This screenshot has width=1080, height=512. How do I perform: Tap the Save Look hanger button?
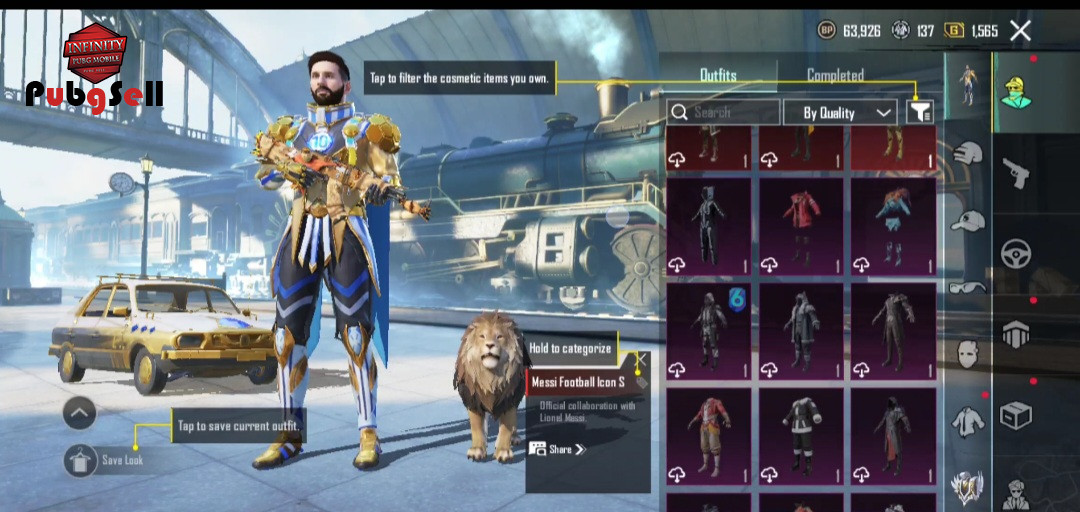[x=80, y=460]
